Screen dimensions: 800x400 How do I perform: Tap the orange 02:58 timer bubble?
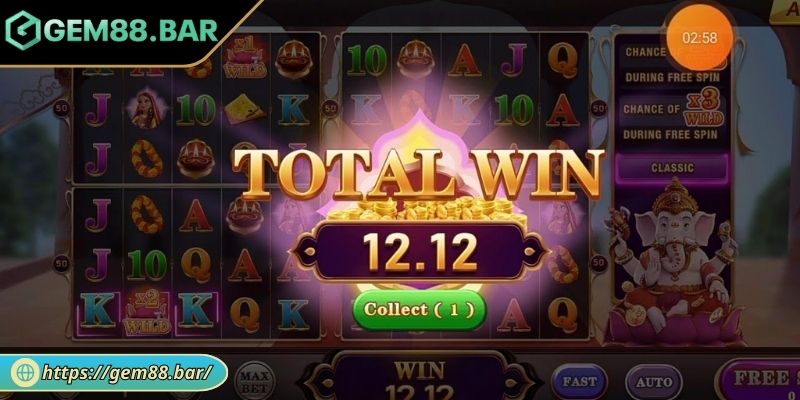pyautogui.click(x=699, y=37)
